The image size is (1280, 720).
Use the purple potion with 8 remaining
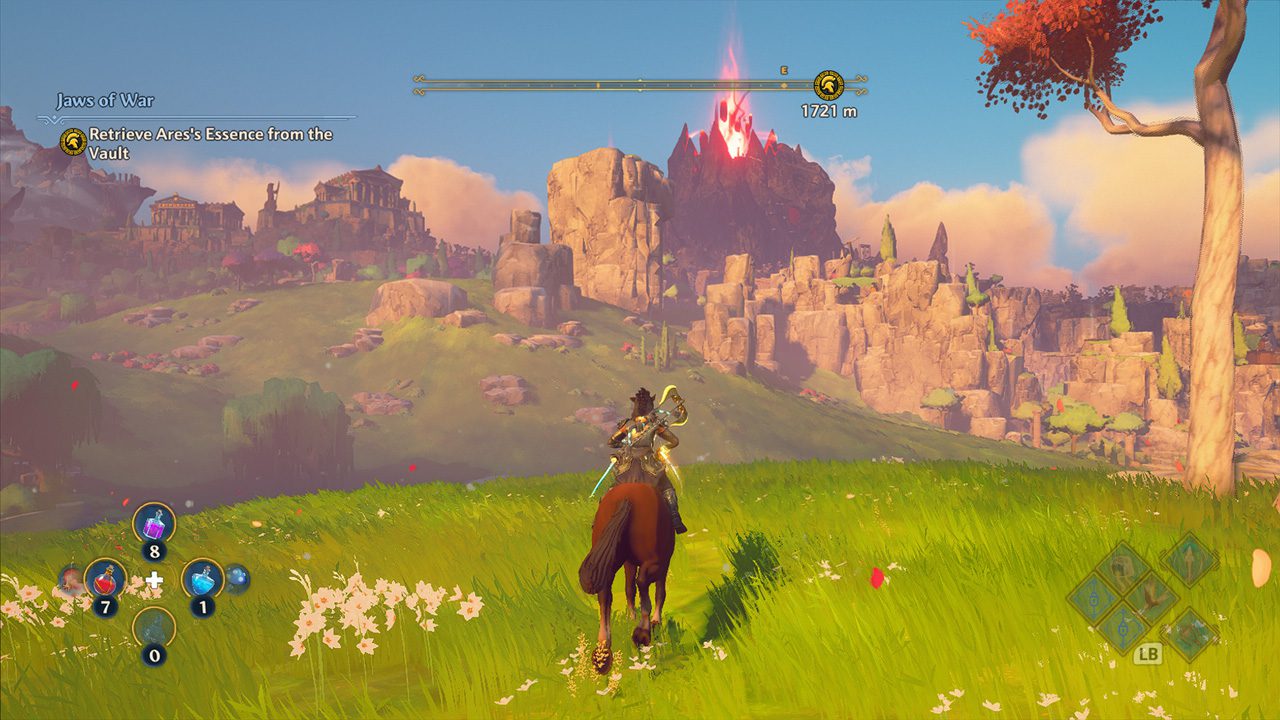click(154, 523)
